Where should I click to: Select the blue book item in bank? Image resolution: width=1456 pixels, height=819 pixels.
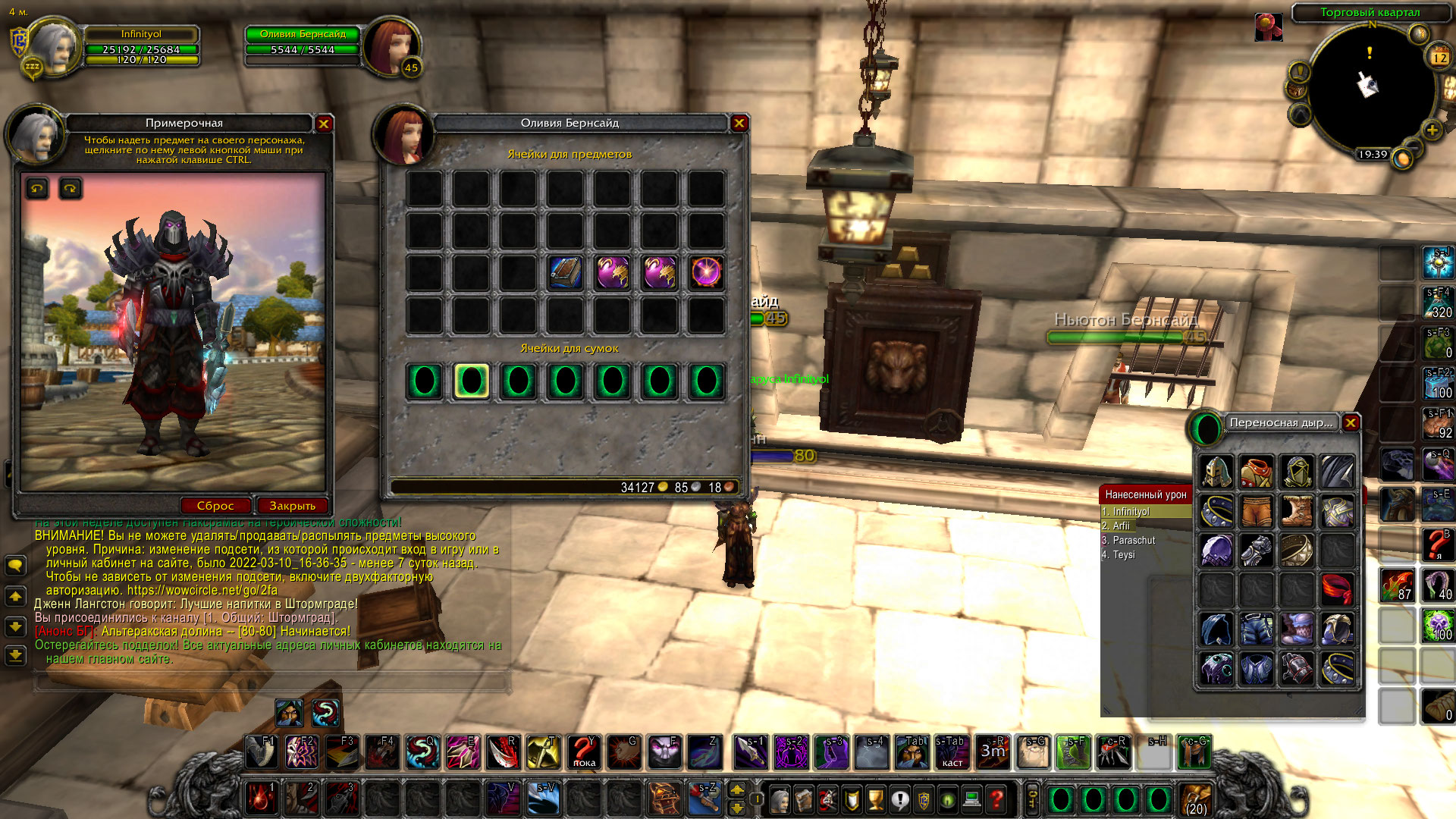(x=565, y=272)
